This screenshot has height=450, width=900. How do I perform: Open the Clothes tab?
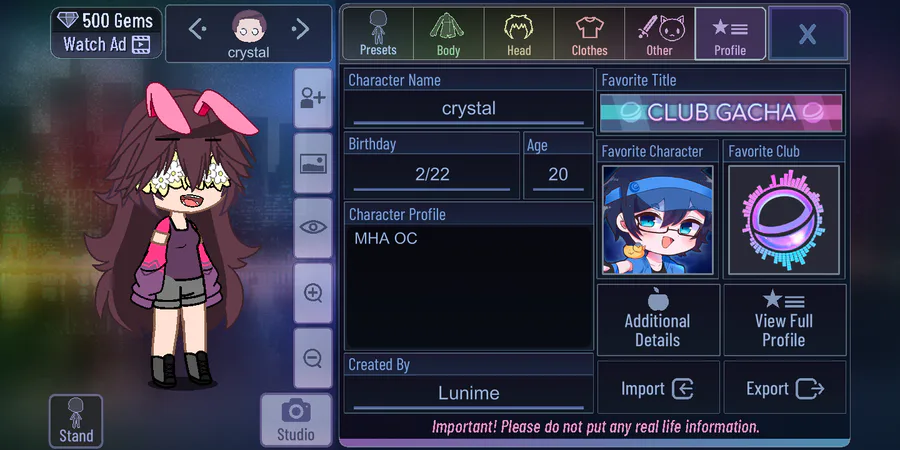[589, 34]
